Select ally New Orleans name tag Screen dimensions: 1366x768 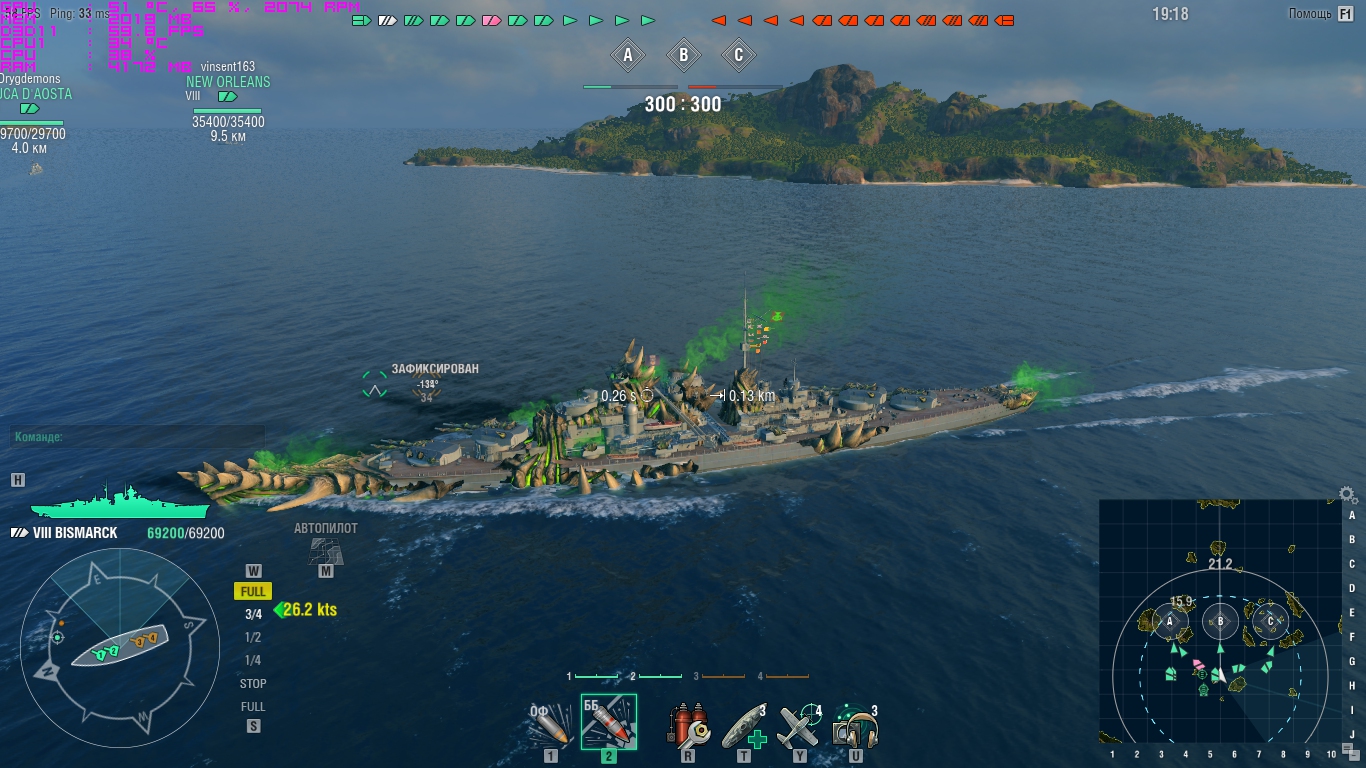(x=228, y=82)
